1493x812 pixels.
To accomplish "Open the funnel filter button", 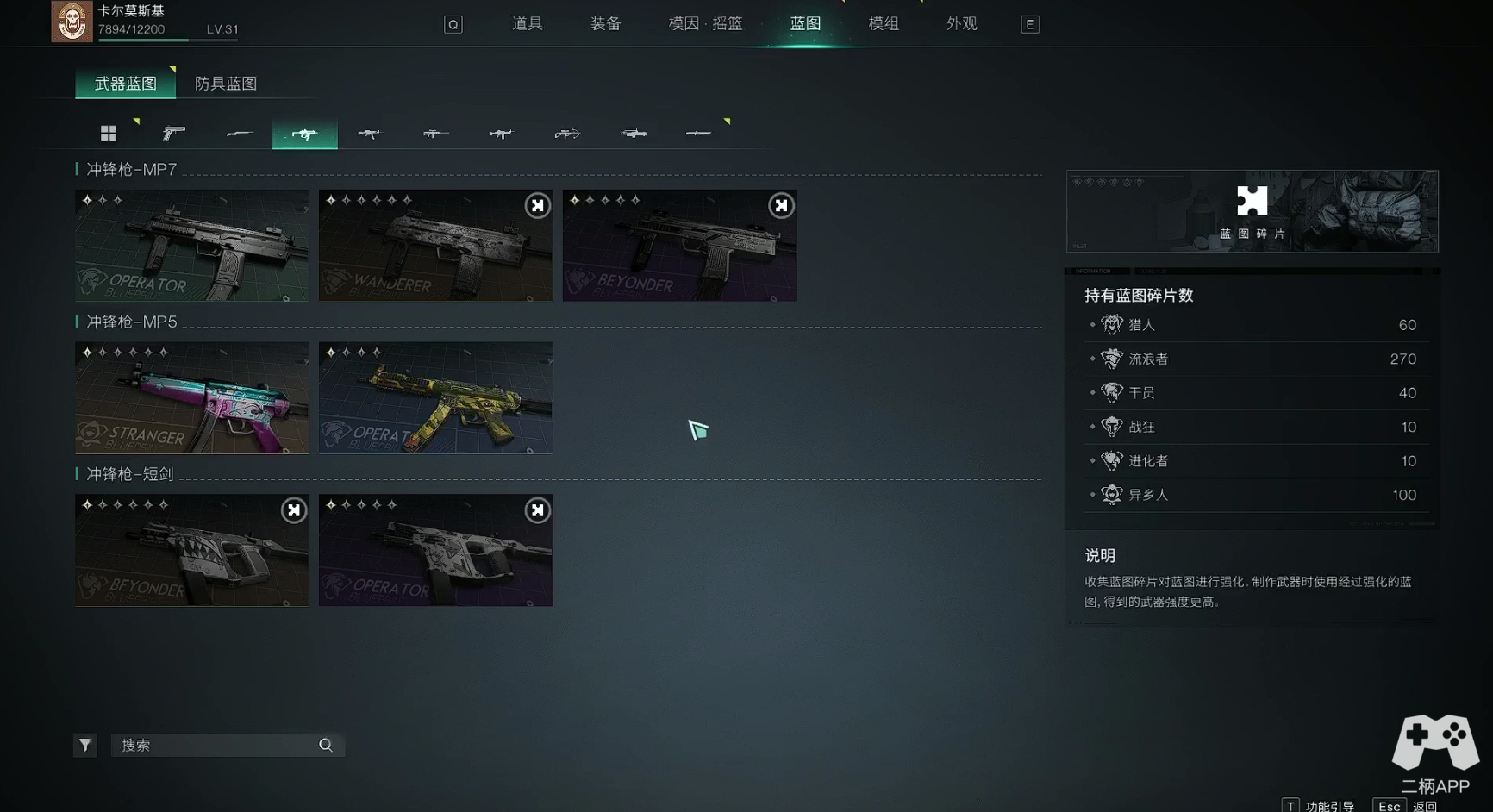I will (85, 745).
